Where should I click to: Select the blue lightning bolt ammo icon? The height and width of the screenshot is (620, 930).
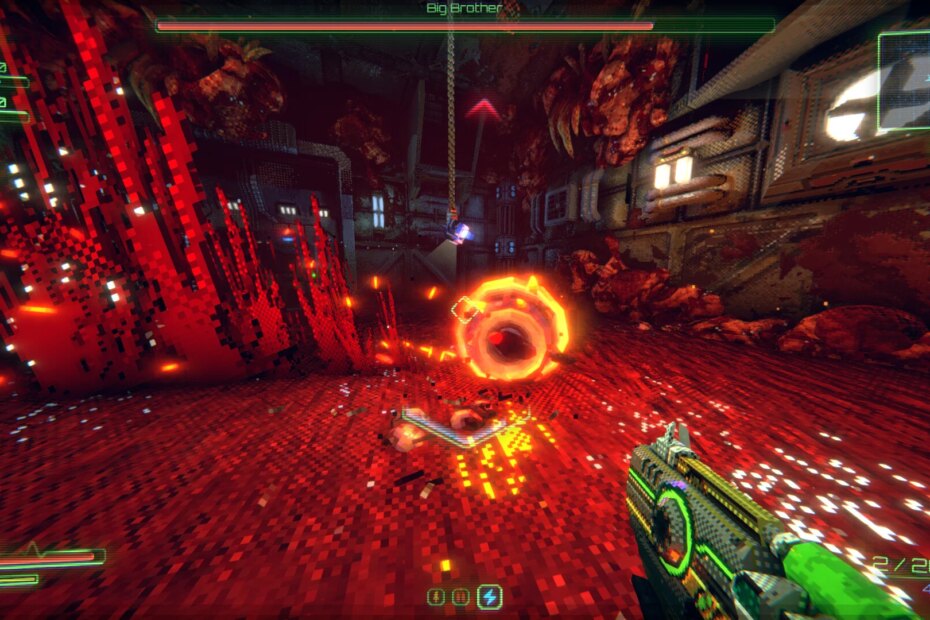tap(489, 597)
